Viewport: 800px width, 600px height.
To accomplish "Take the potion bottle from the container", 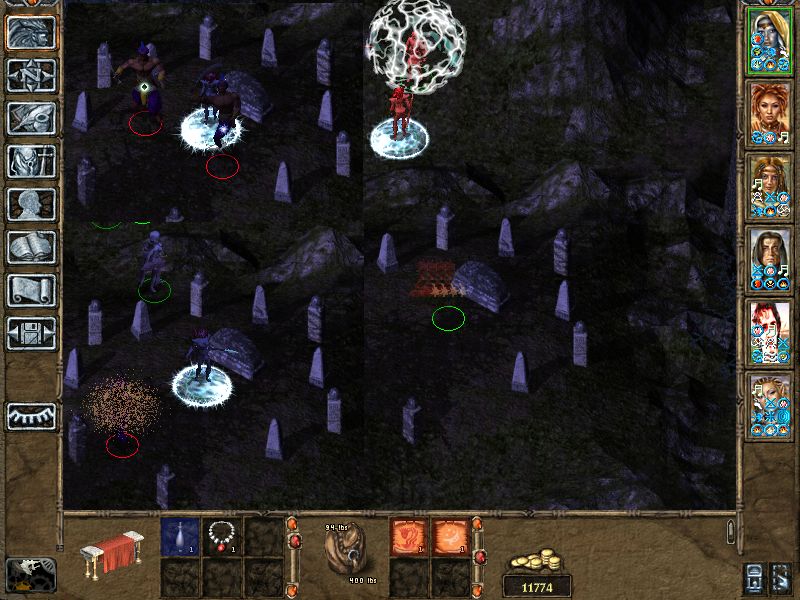I will coord(180,537).
